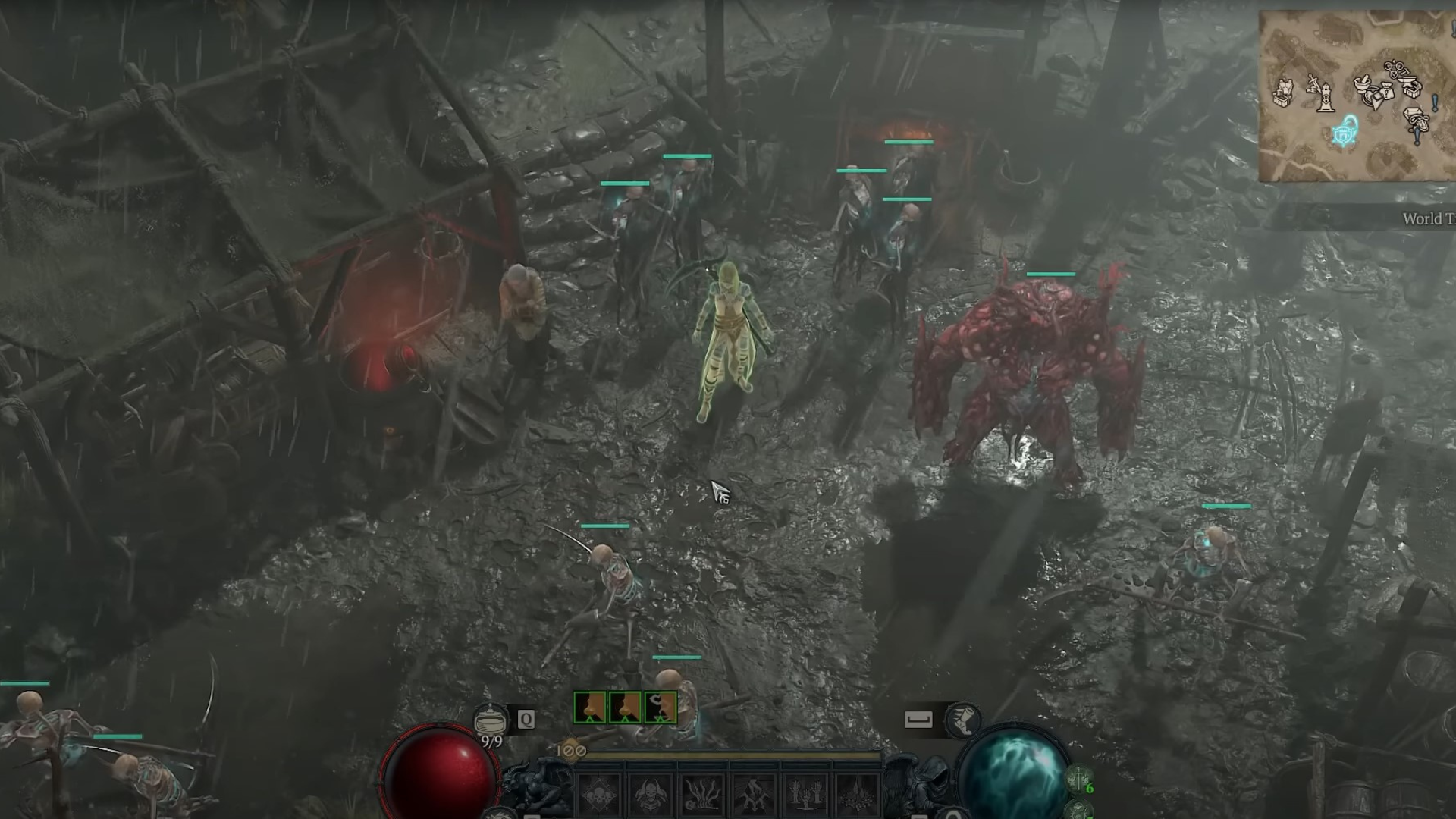1456x819 pixels.
Task: Click the alchemist mortar marker on minimap
Action: pyautogui.click(x=1364, y=85)
